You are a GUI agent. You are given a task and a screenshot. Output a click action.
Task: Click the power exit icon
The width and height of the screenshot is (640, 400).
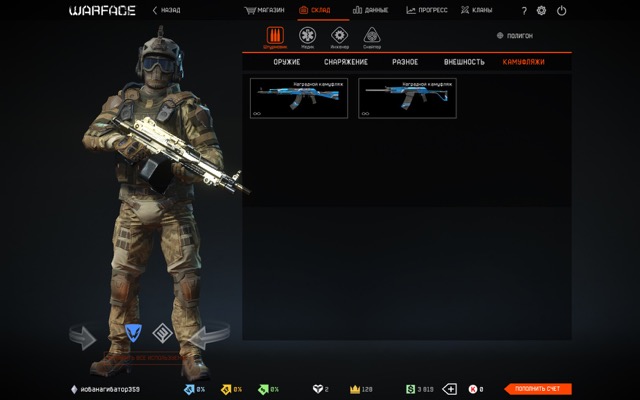[x=561, y=10]
